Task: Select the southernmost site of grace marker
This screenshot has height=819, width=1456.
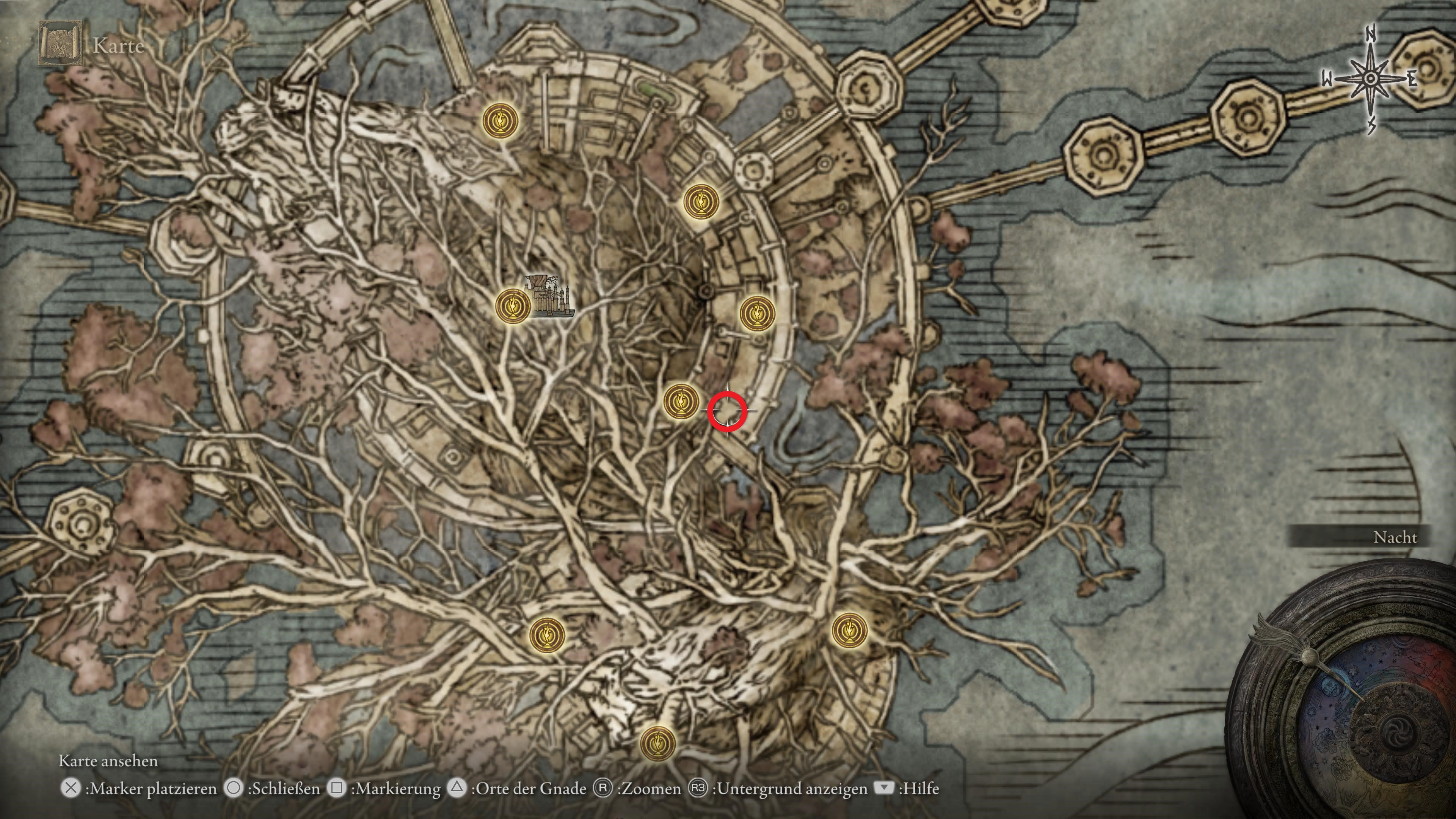Action: (657, 743)
